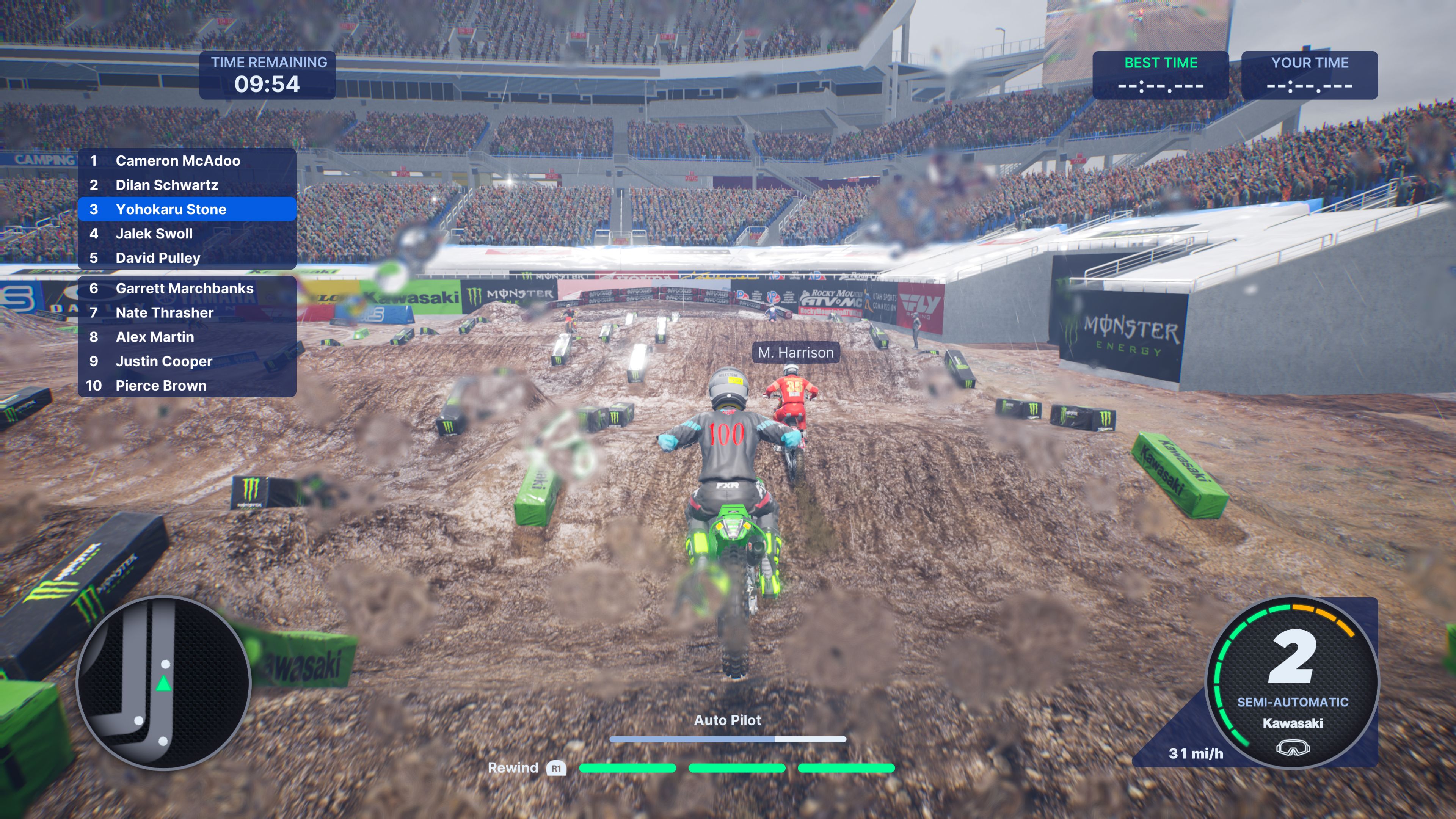Click the Auto Pilot progress bar
Image resolution: width=1456 pixels, height=819 pixels.
click(728, 739)
